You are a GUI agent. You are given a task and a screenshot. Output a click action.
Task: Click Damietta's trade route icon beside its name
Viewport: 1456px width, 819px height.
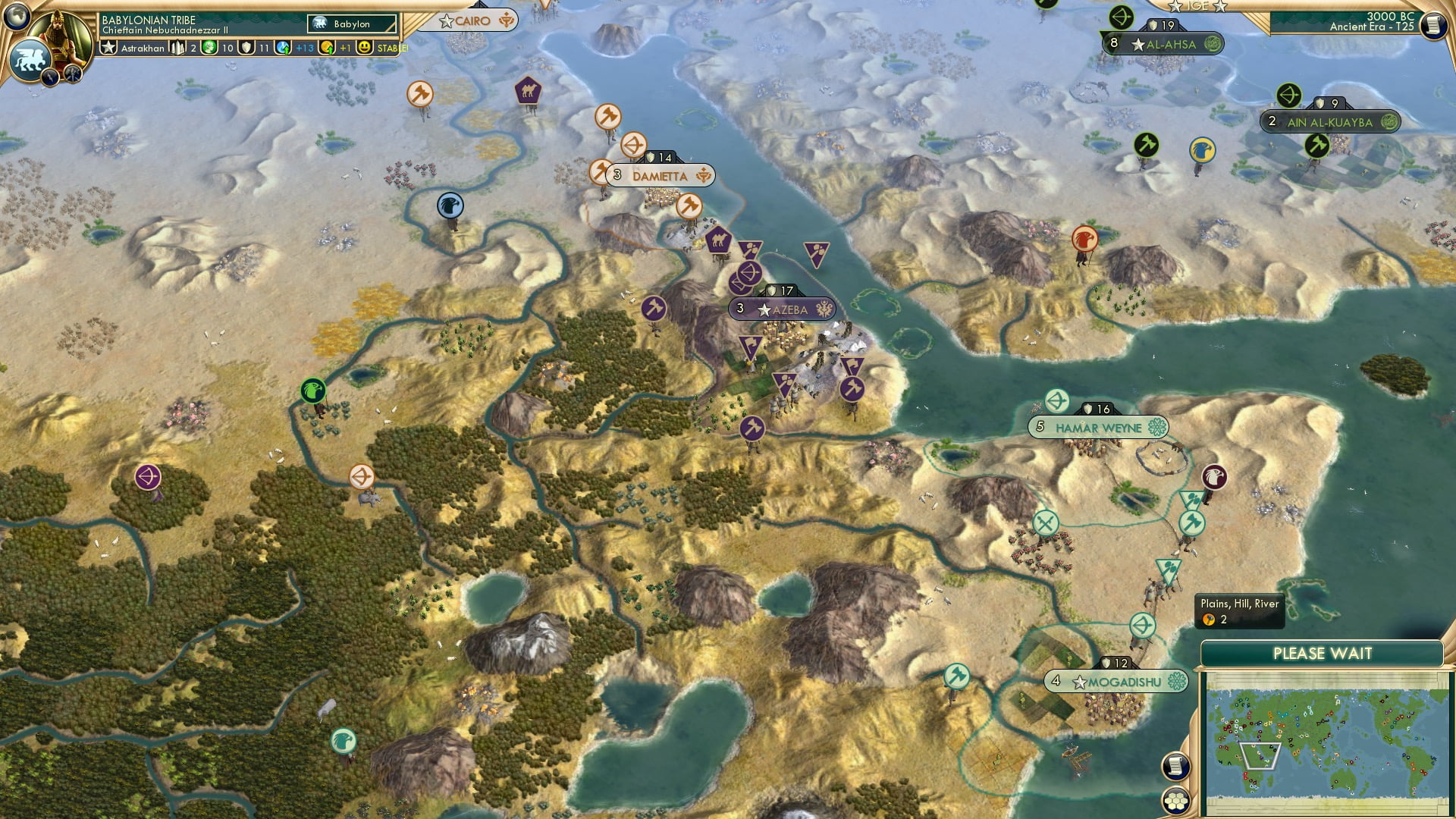point(704,175)
